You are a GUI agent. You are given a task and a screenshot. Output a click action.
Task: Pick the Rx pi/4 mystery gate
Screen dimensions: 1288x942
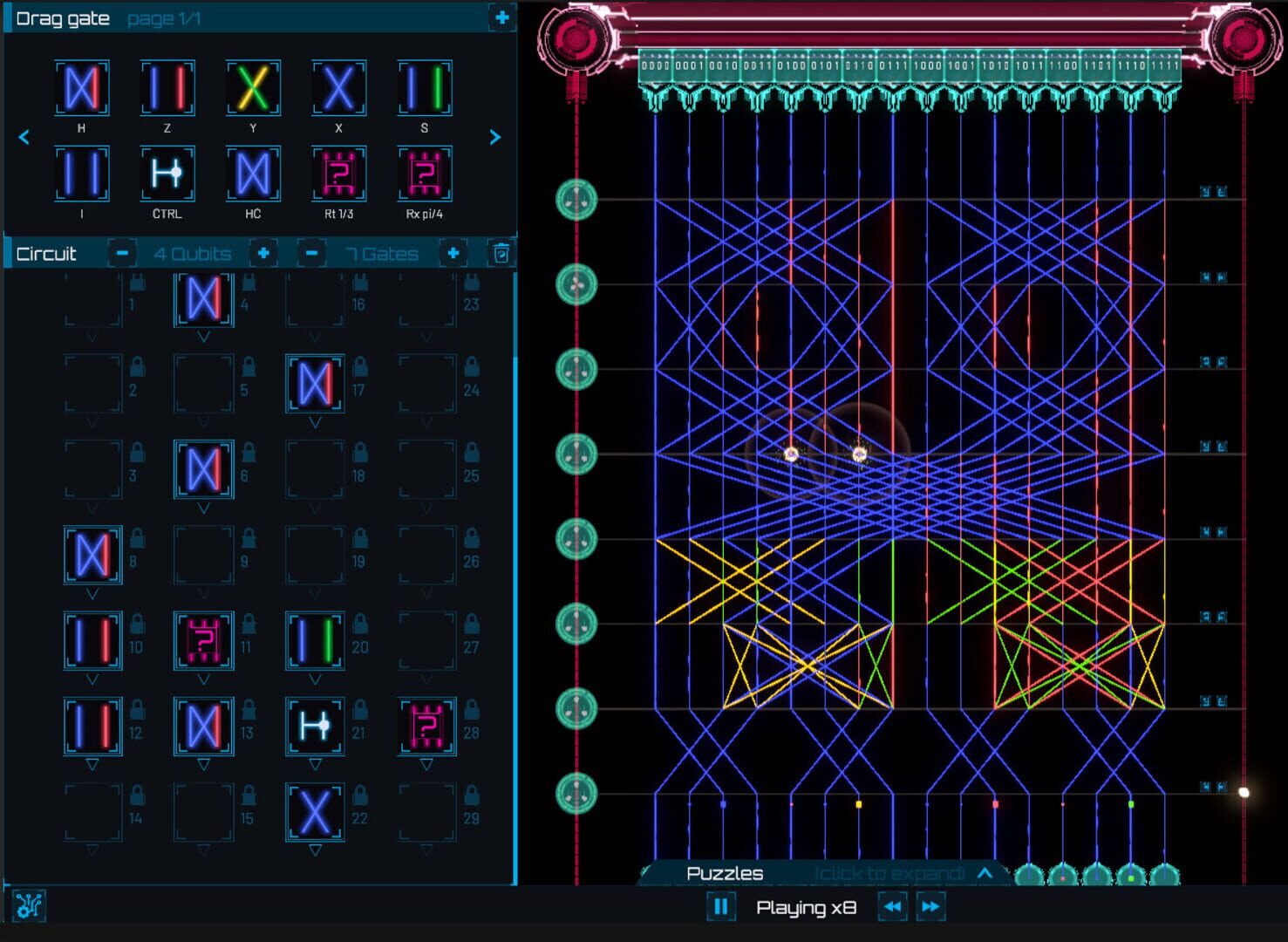click(425, 174)
